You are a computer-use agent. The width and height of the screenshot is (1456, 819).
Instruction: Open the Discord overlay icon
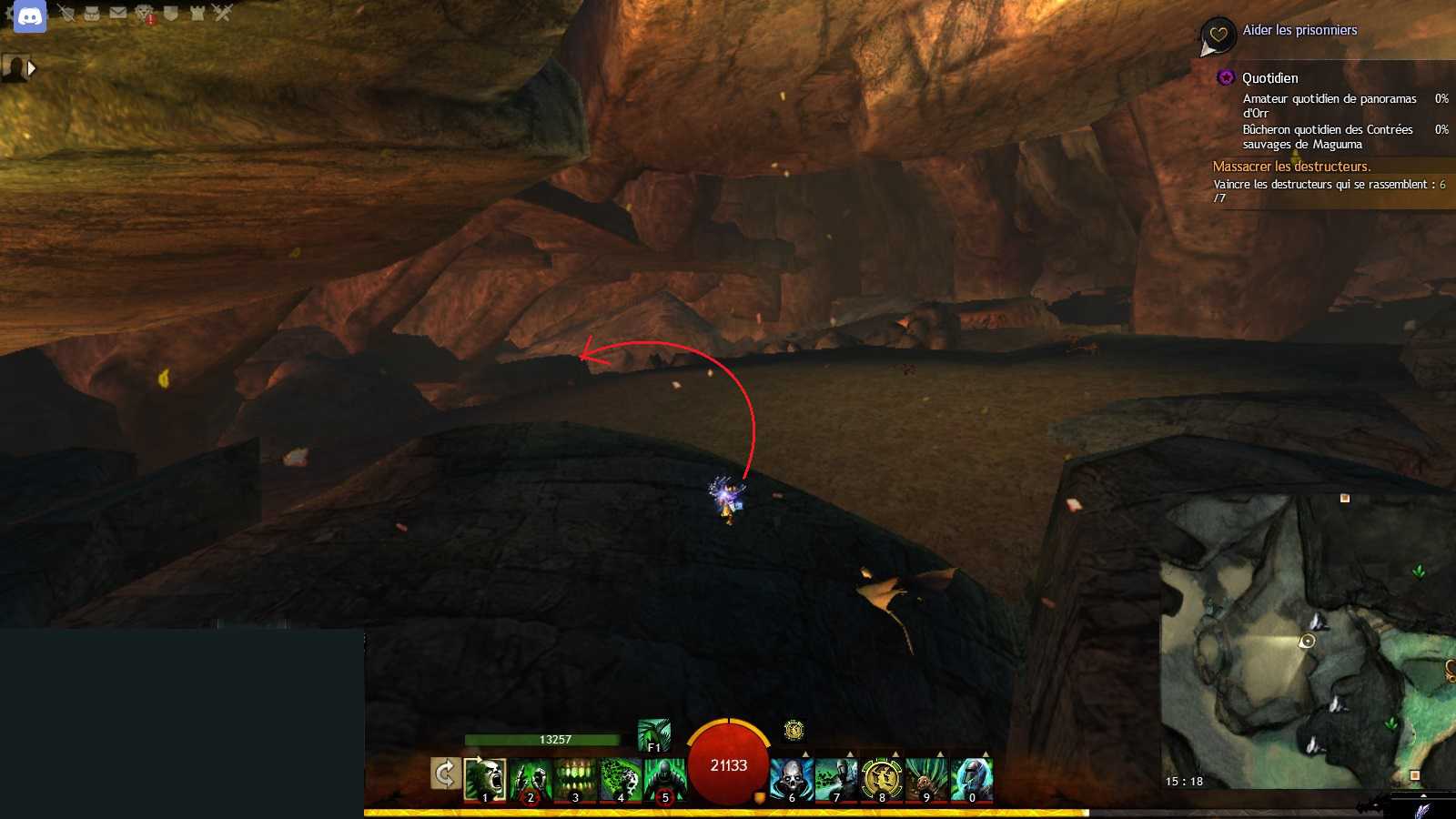click(30, 16)
